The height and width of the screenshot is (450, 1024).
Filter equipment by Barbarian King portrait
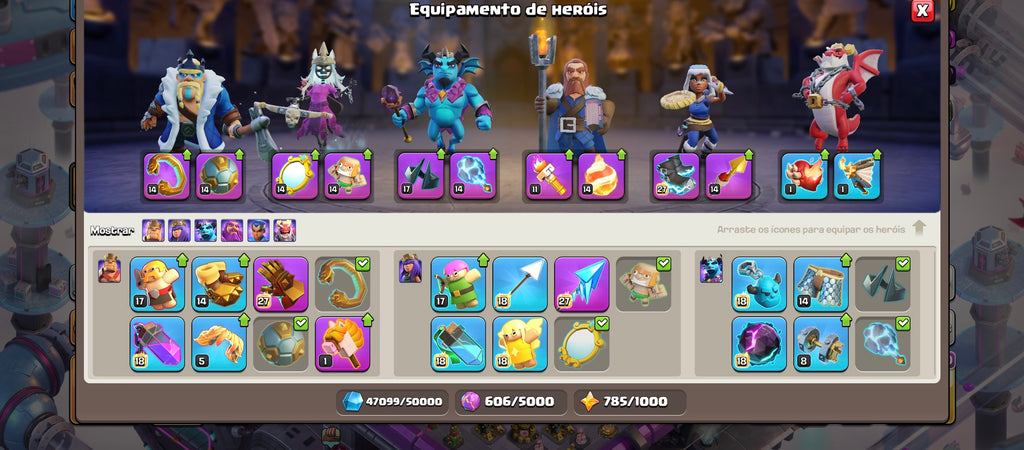[153, 231]
